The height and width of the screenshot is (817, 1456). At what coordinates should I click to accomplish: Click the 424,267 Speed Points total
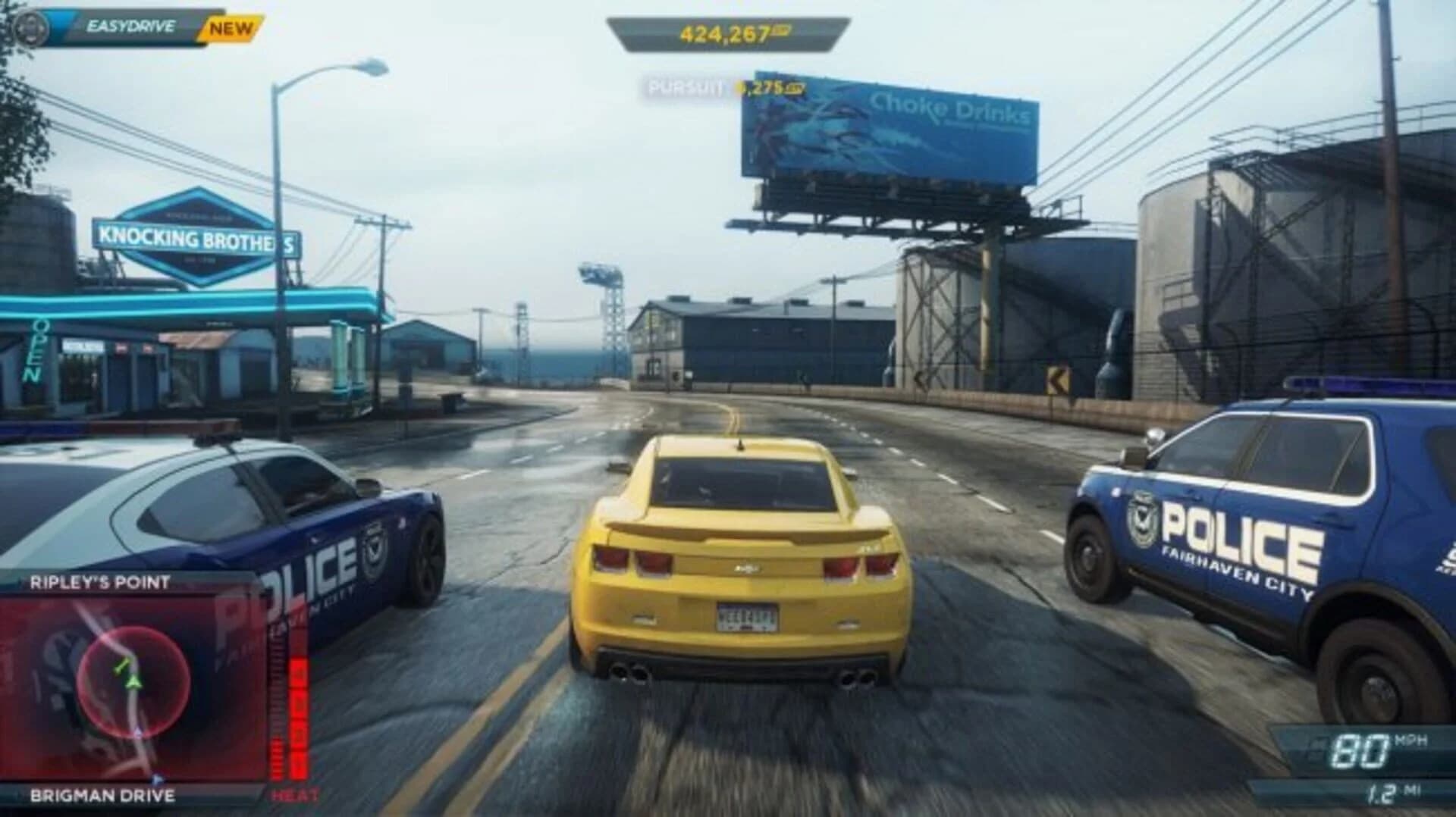click(x=724, y=33)
